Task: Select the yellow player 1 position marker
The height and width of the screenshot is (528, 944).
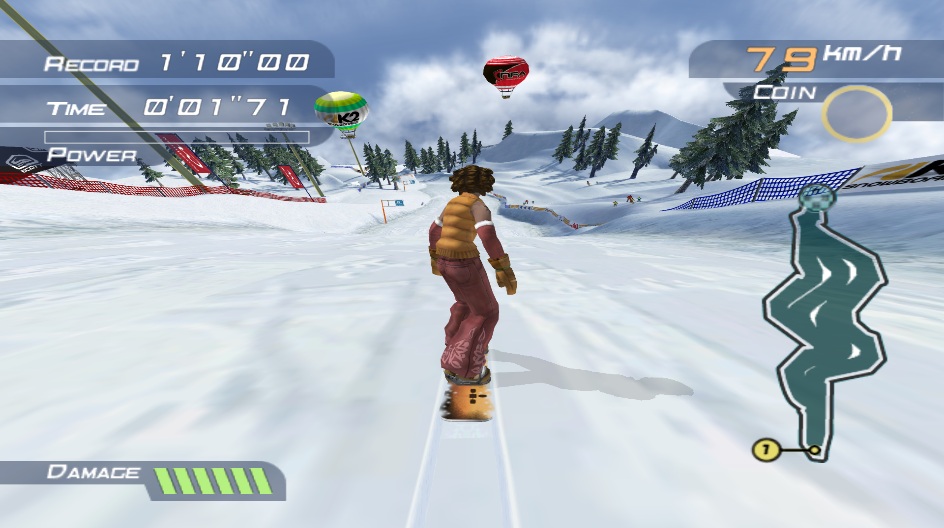Action: click(x=765, y=450)
